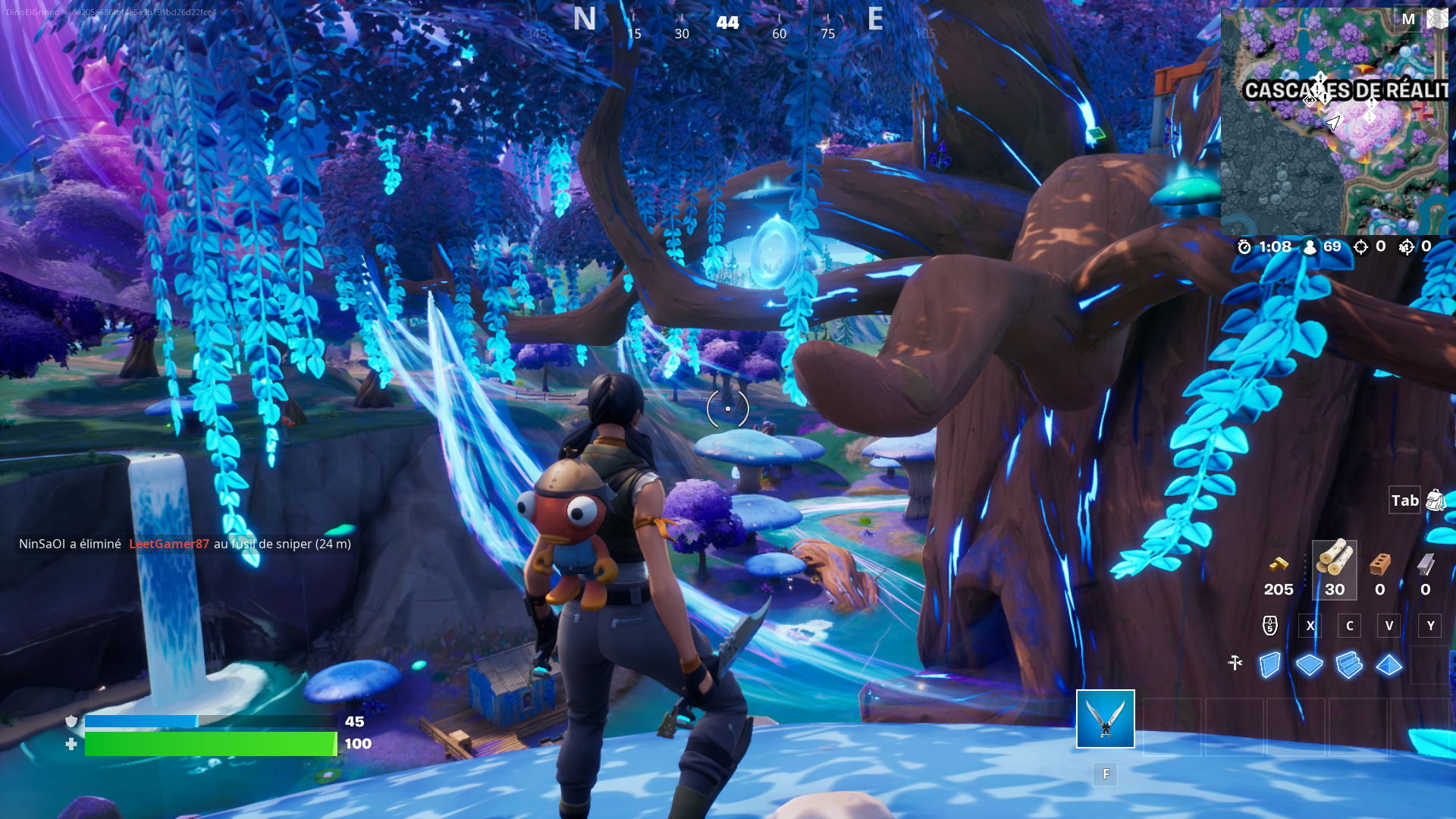Select the floor build piece icon
Viewport: 1456px width, 819px height.
click(x=1309, y=664)
